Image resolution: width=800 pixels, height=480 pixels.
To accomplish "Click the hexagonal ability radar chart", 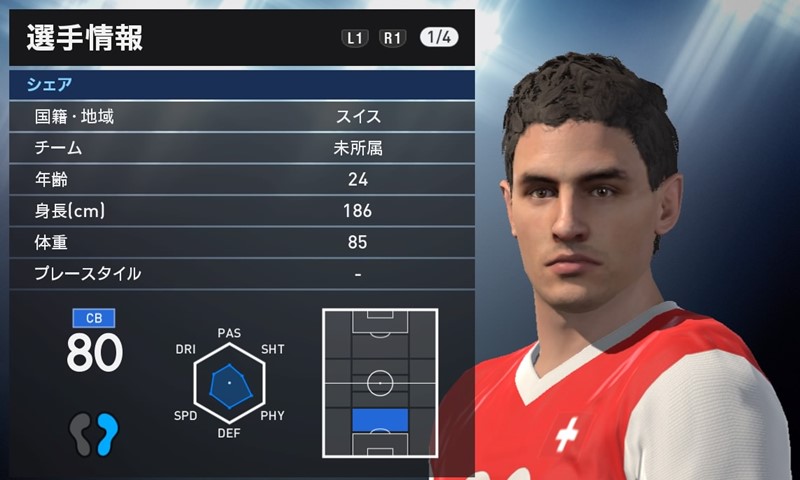I will coord(228,384).
